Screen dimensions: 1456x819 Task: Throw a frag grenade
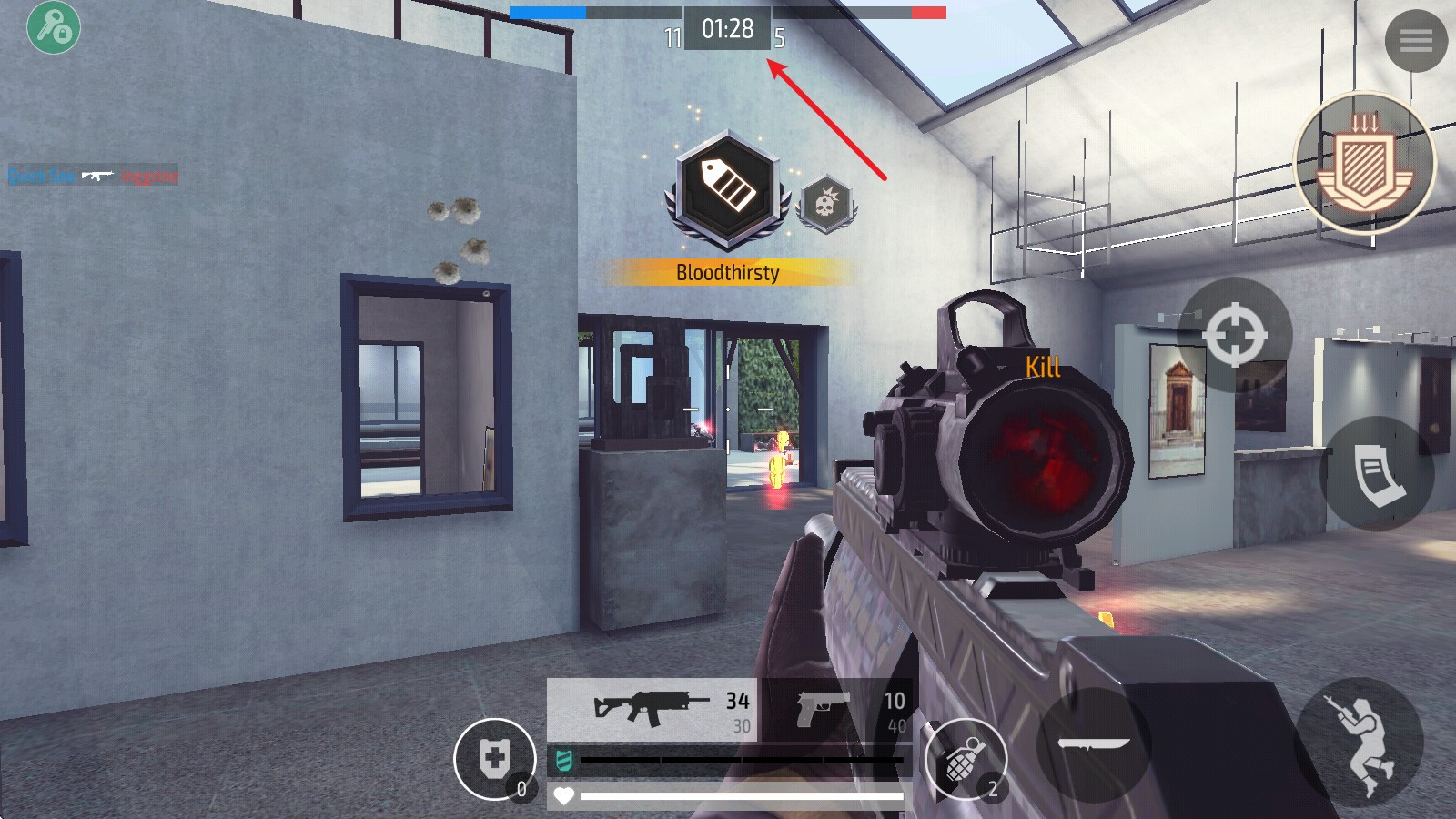pyautogui.click(x=965, y=758)
